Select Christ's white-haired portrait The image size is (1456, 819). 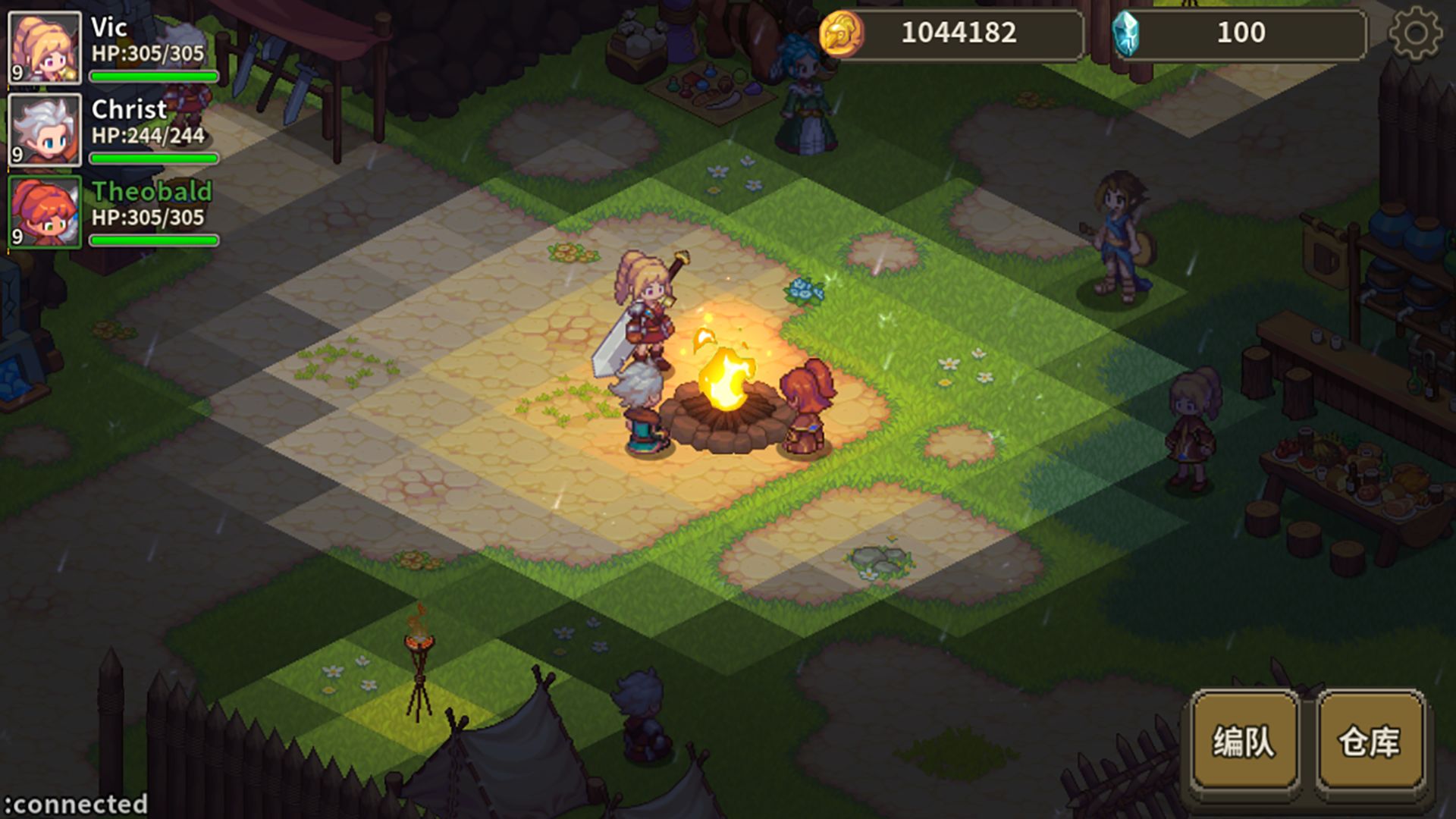[45, 130]
